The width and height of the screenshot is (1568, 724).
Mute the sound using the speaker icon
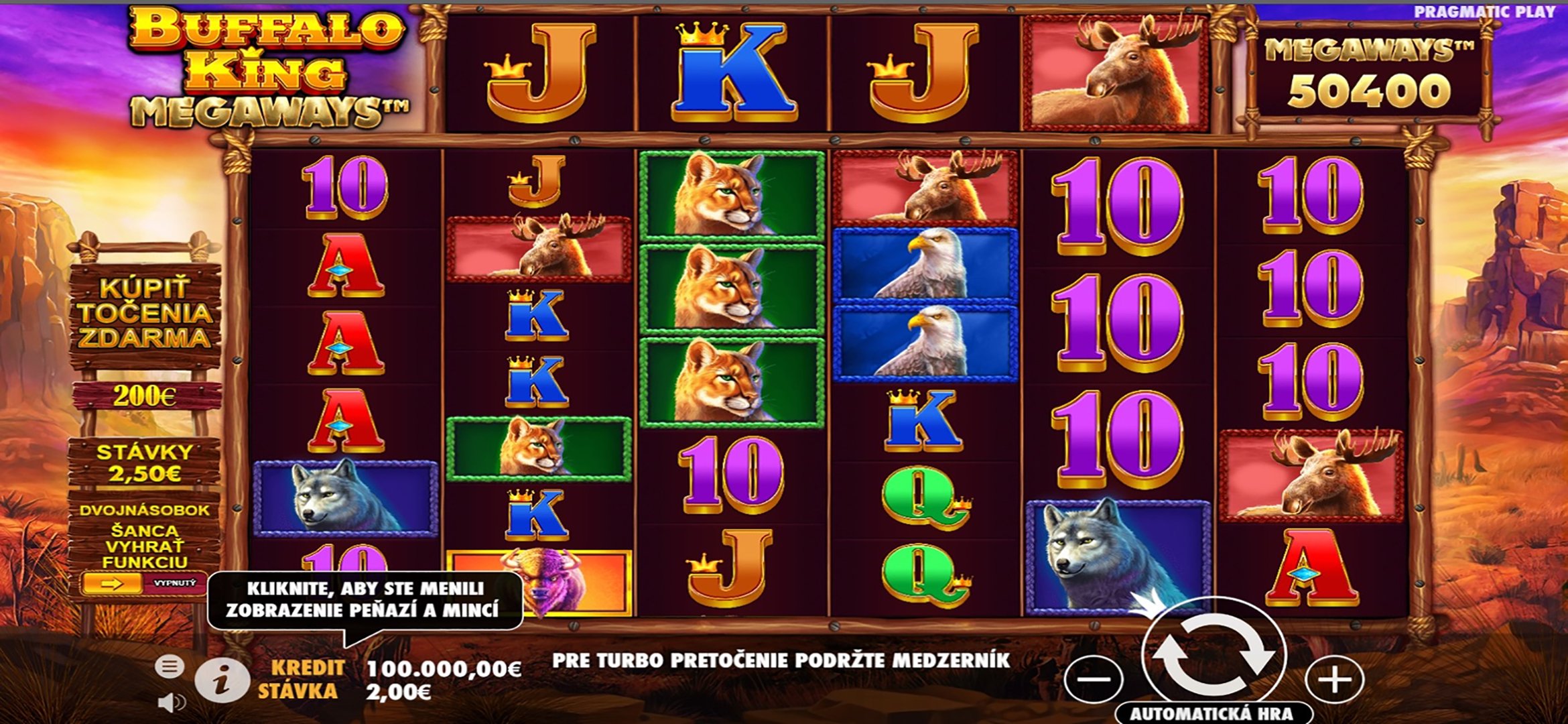[x=172, y=702]
